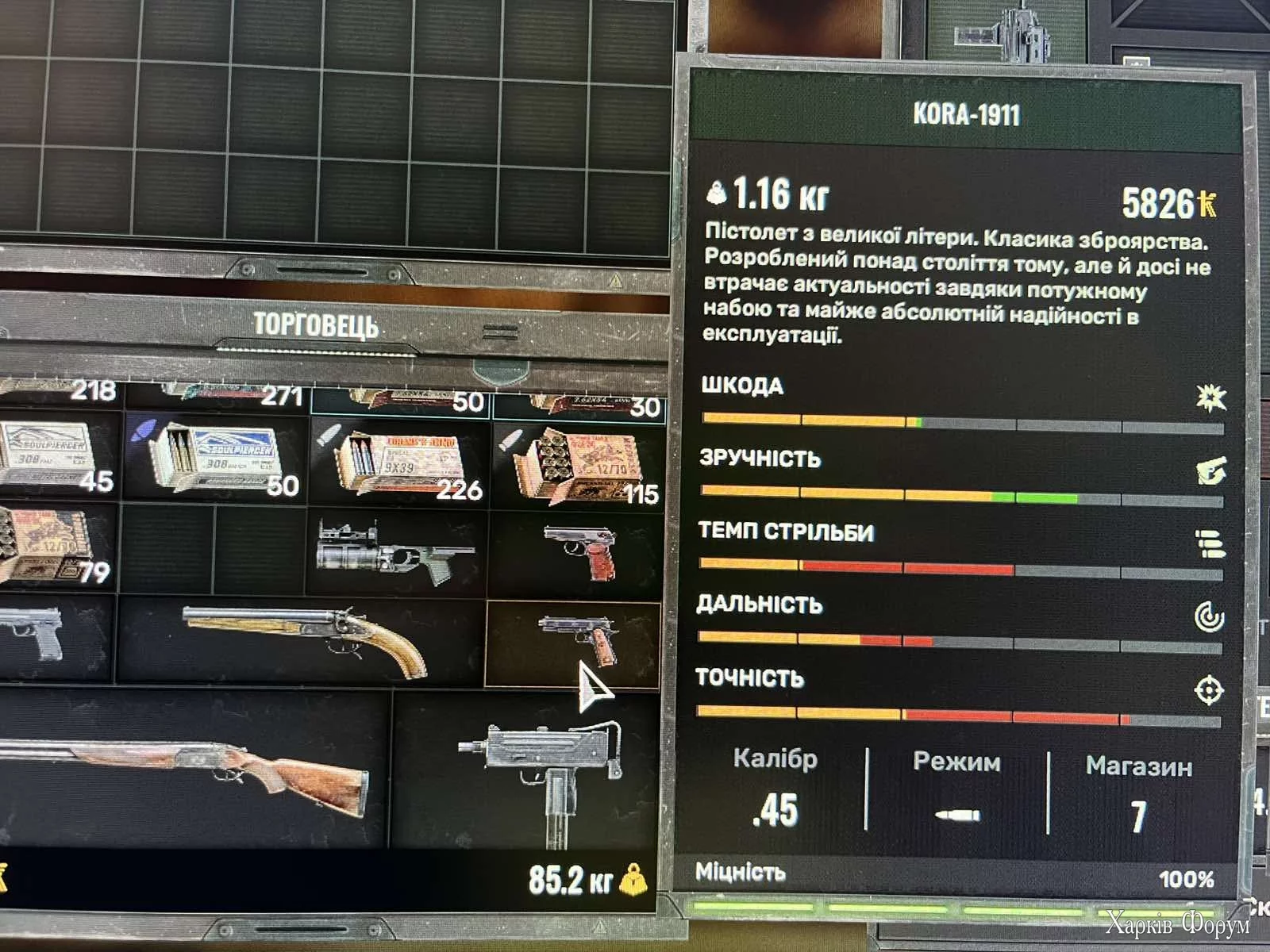Choose the .308 Soulpiercer ammo stack of 50
Viewport: 1270px width, 952px height.
coord(216,460)
